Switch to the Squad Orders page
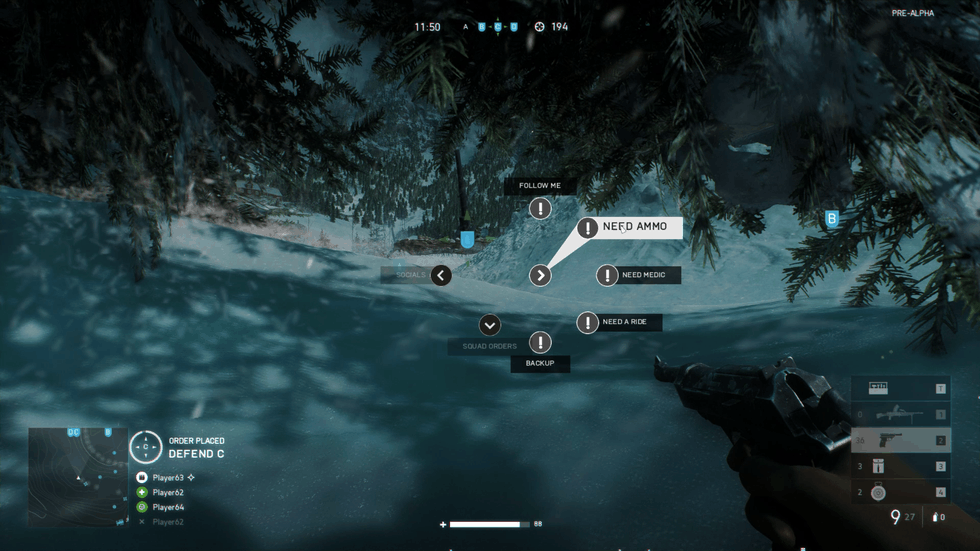980x551 pixels. (x=490, y=325)
